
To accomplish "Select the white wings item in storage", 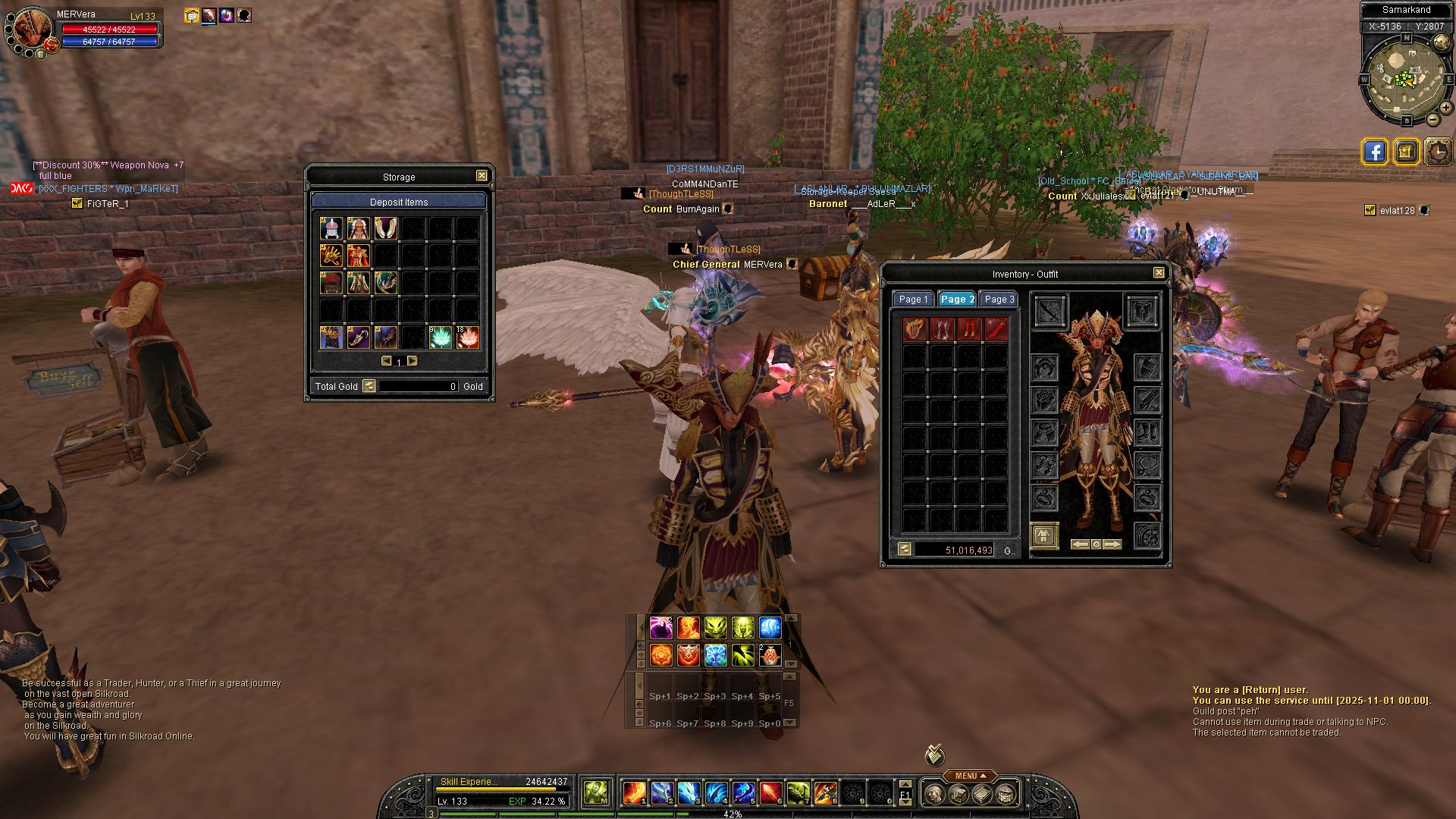I will (385, 227).
